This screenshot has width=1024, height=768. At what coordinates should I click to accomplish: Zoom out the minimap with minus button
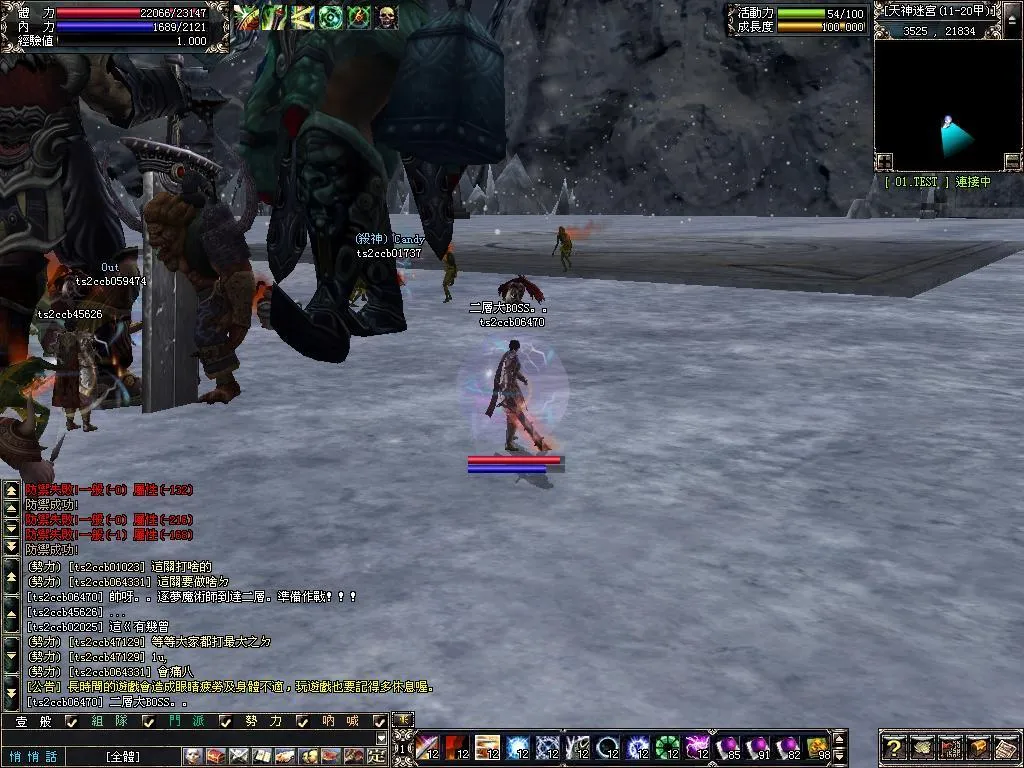1012,161
